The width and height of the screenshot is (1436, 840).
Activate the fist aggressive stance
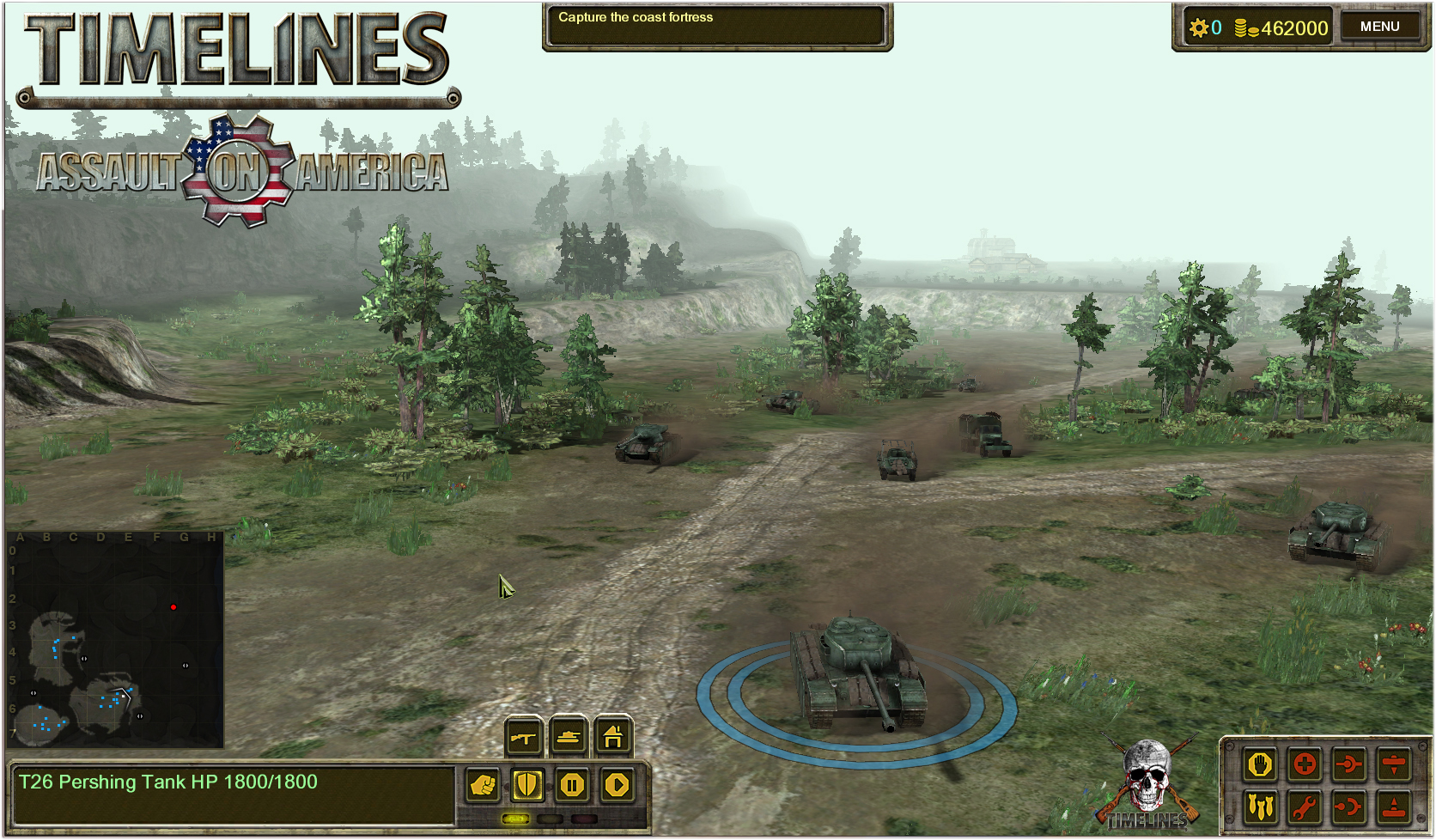pyautogui.click(x=484, y=785)
